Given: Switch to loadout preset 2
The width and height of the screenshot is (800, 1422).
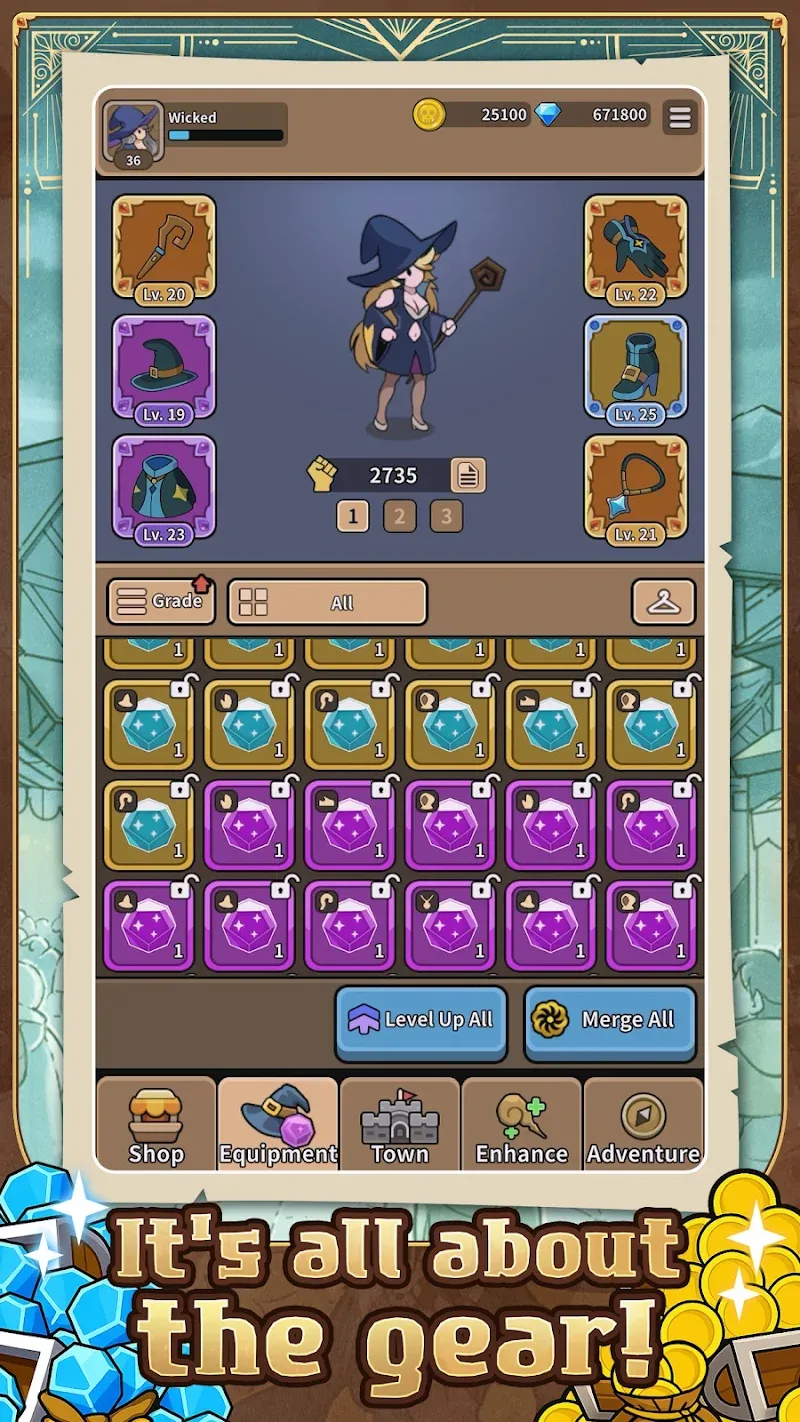Looking at the screenshot, I should (399, 516).
